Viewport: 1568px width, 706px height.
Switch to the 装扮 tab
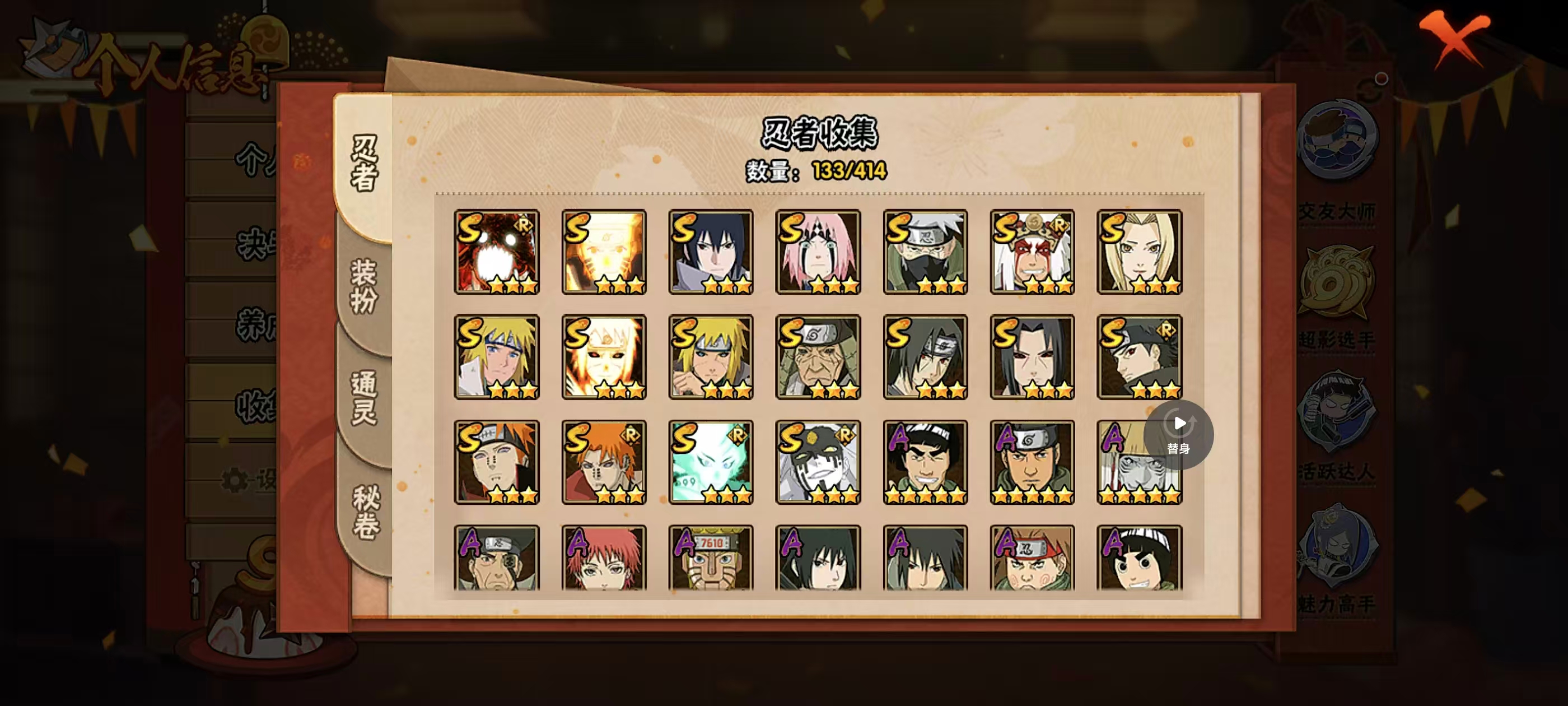click(x=364, y=286)
